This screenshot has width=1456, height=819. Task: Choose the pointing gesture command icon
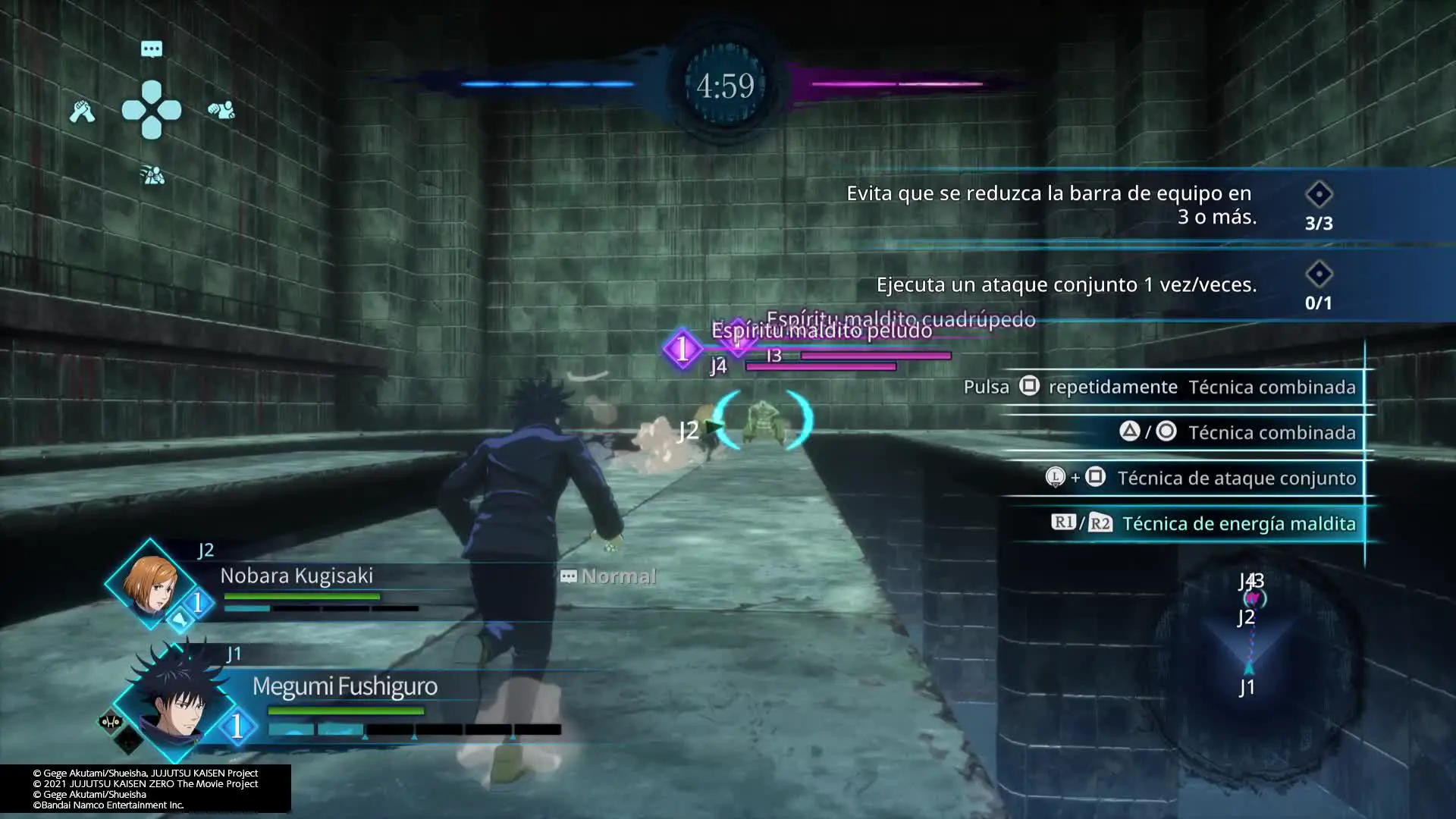tap(221, 111)
